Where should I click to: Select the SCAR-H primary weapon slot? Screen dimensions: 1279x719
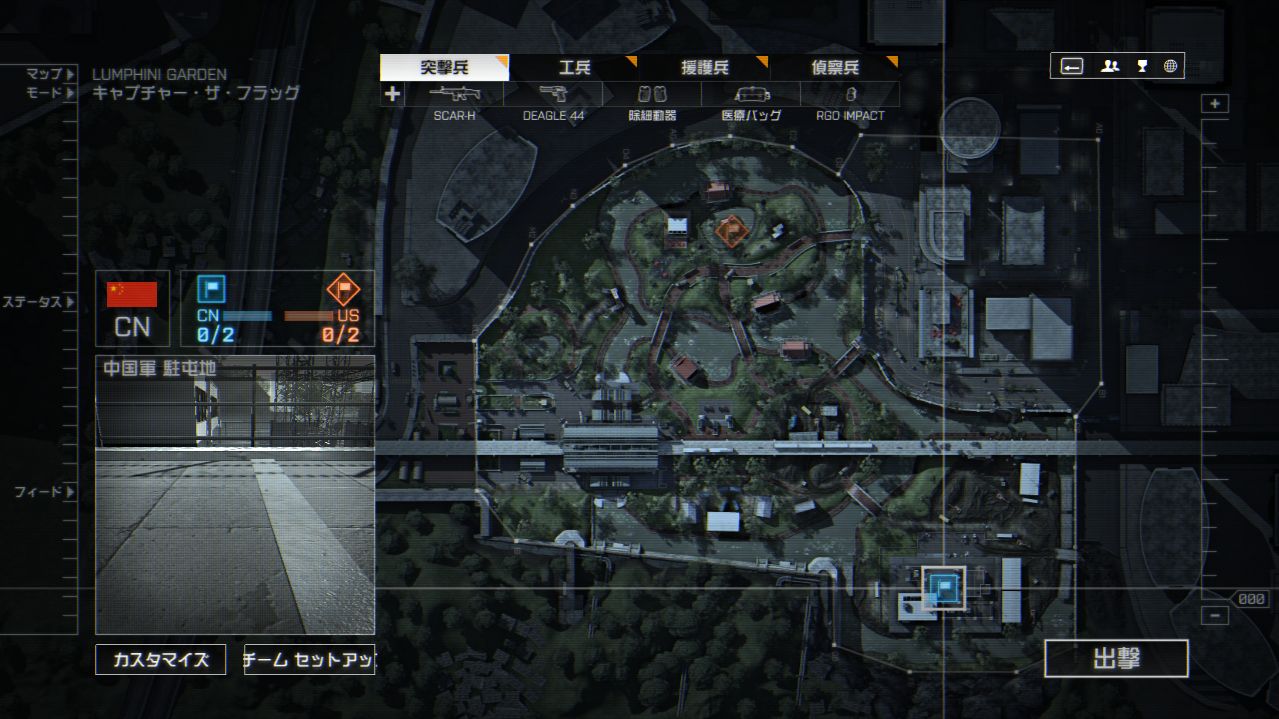454,95
